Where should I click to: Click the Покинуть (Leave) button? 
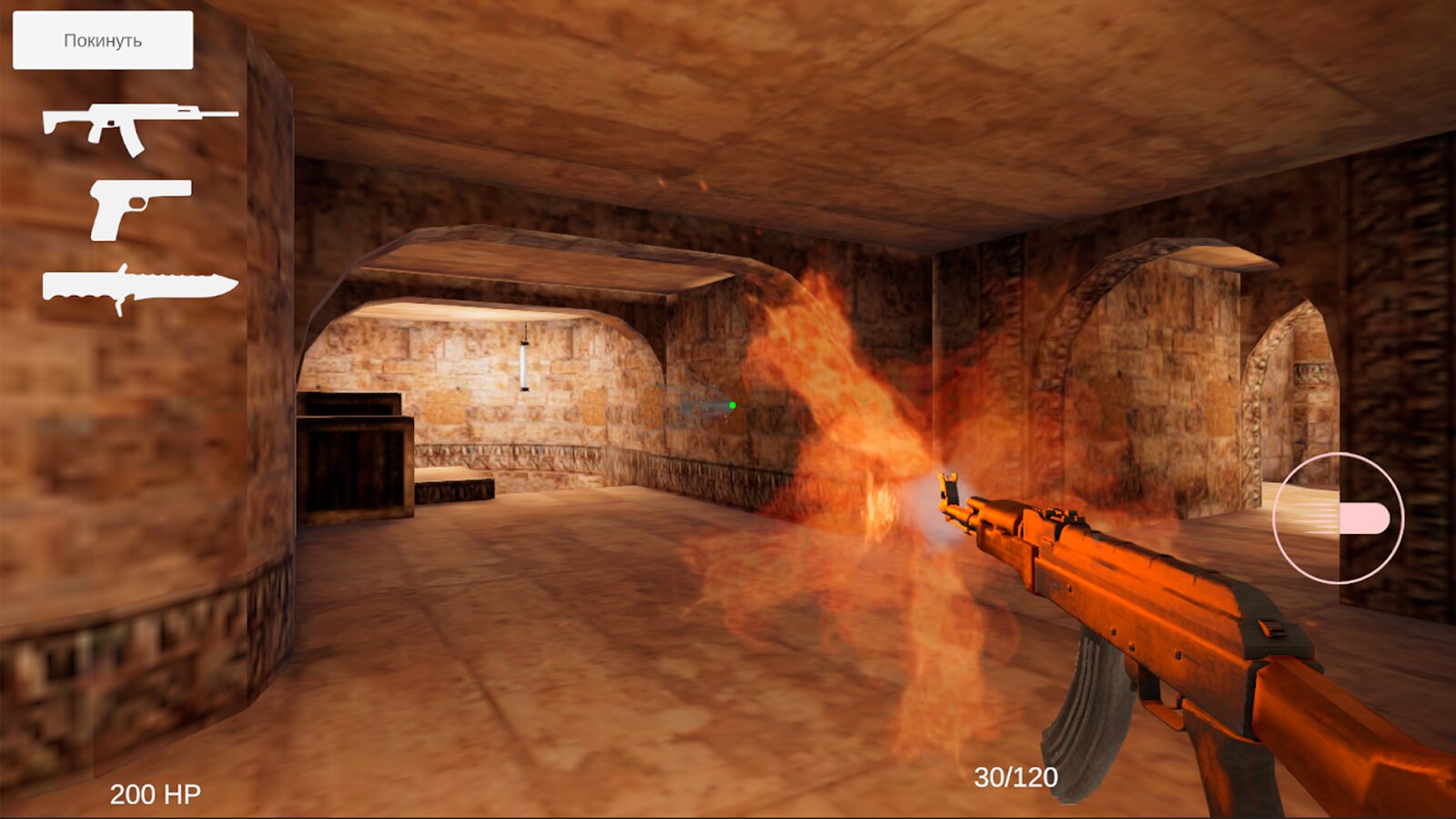tap(103, 40)
